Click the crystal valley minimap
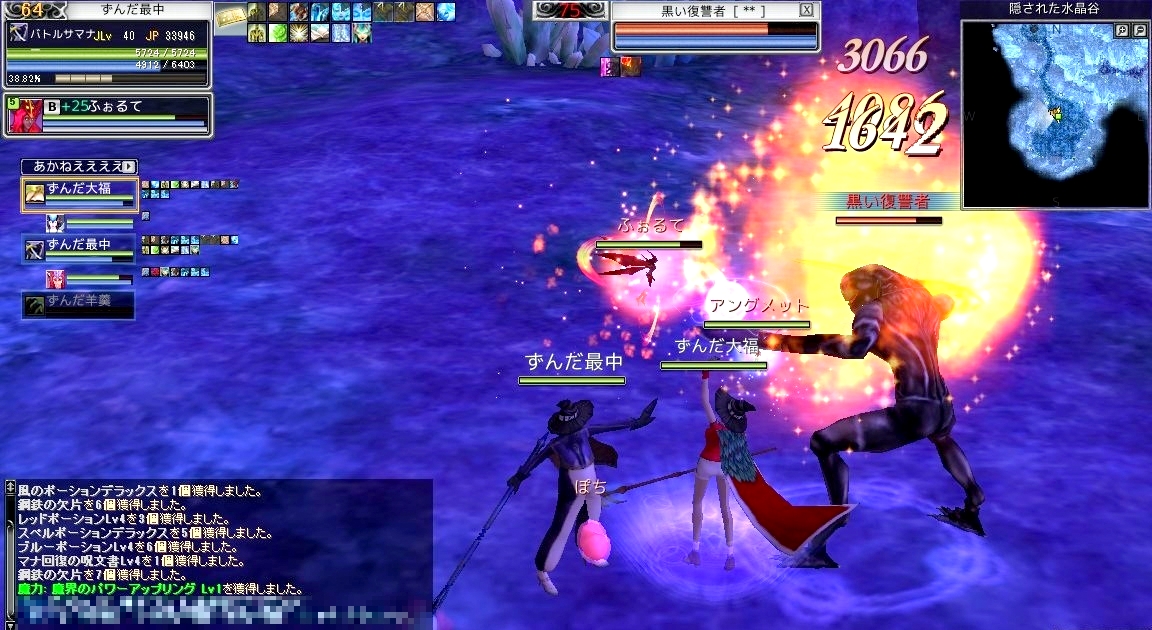Viewport: 1152px width, 630px height. pos(1054,115)
